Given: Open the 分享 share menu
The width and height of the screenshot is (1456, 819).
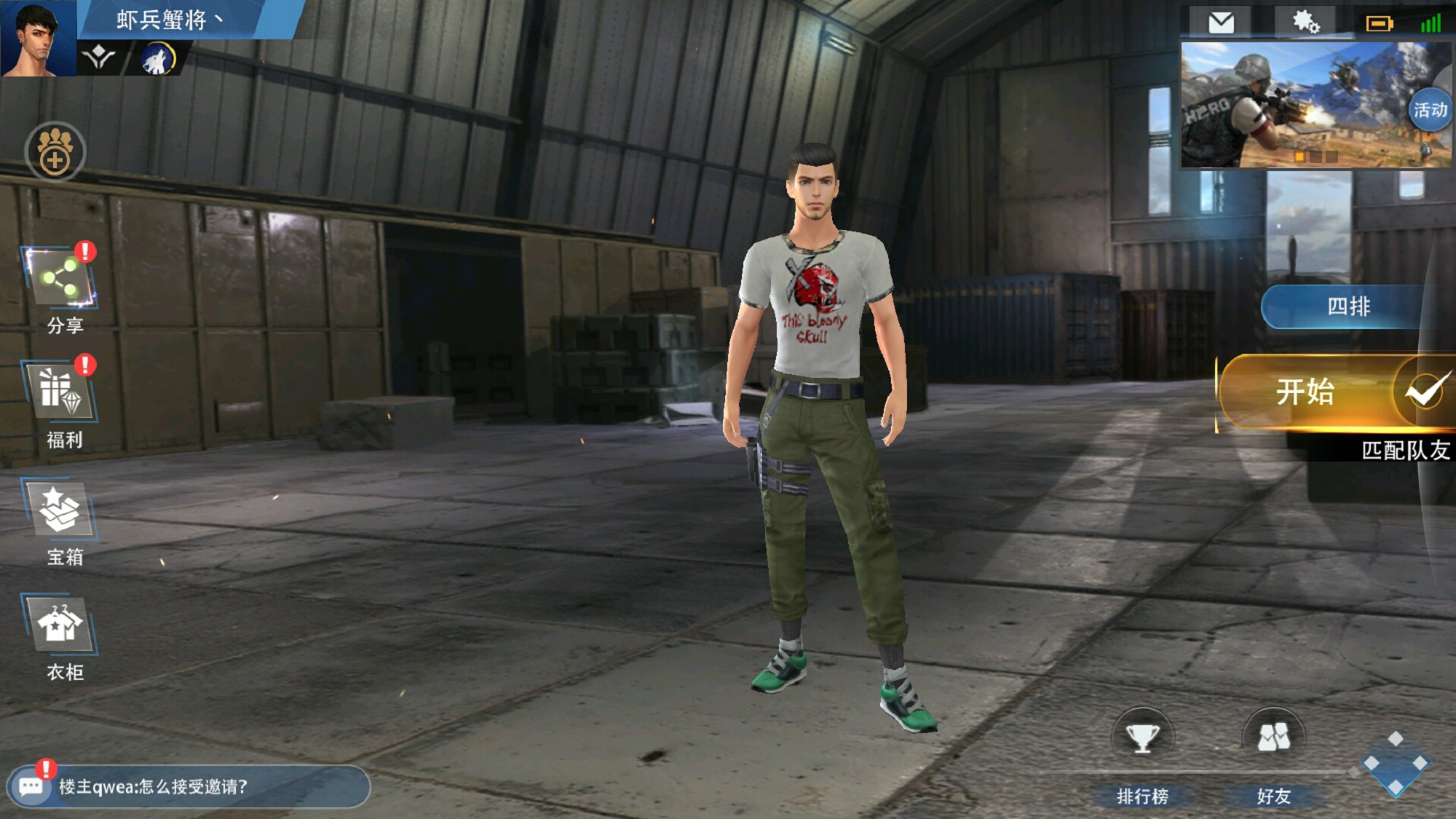Looking at the screenshot, I should [x=62, y=282].
